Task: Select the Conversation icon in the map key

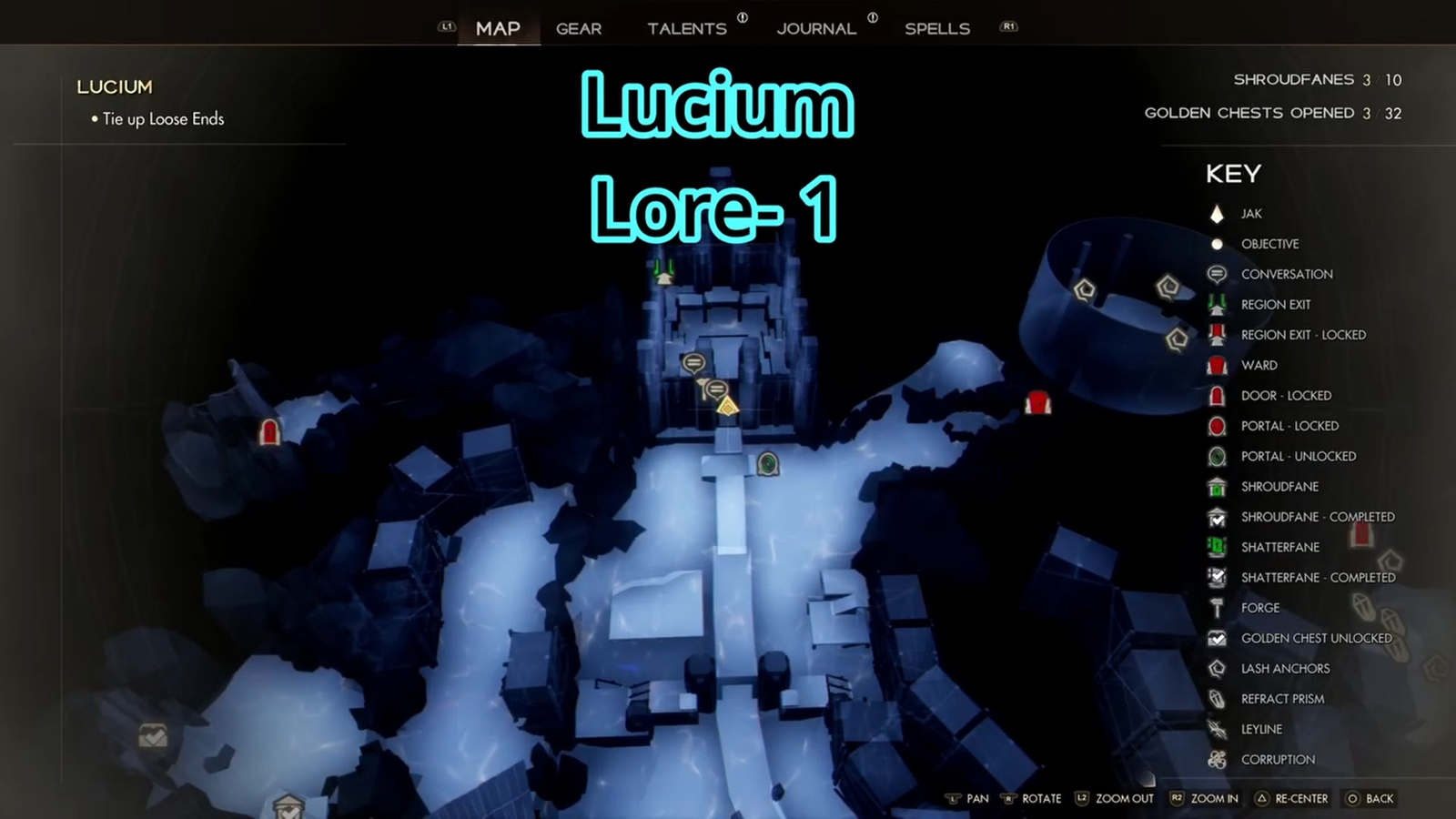Action: [x=1217, y=274]
